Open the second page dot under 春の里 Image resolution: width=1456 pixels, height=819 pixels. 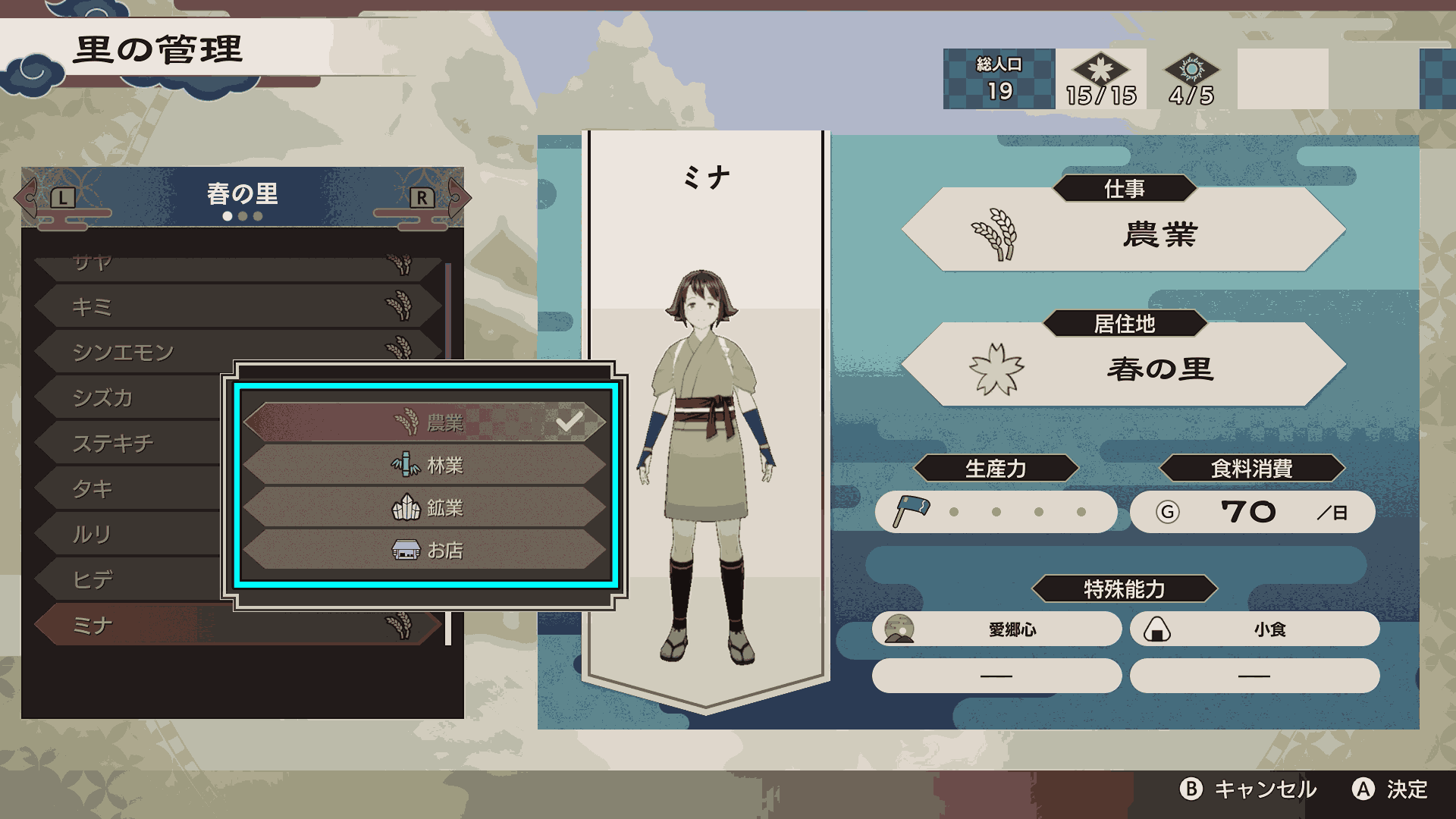coord(243,216)
